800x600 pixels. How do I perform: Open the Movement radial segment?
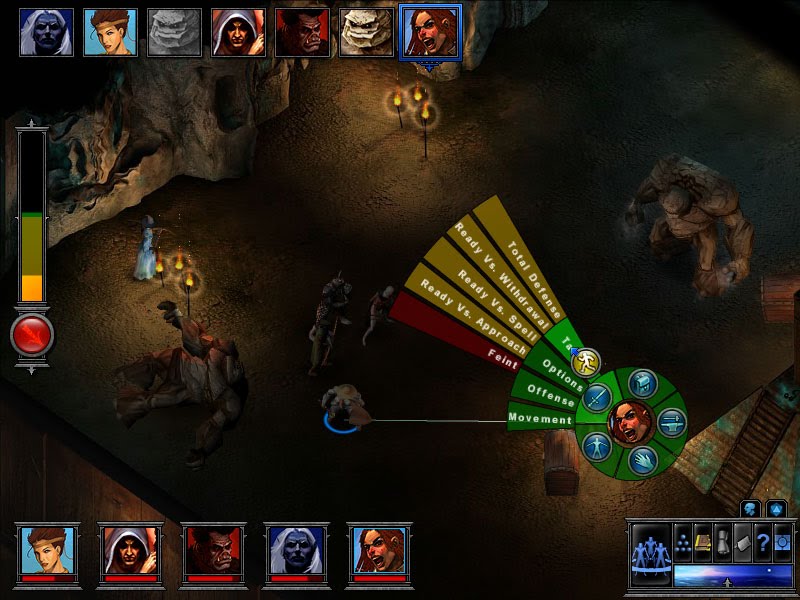pos(540,418)
